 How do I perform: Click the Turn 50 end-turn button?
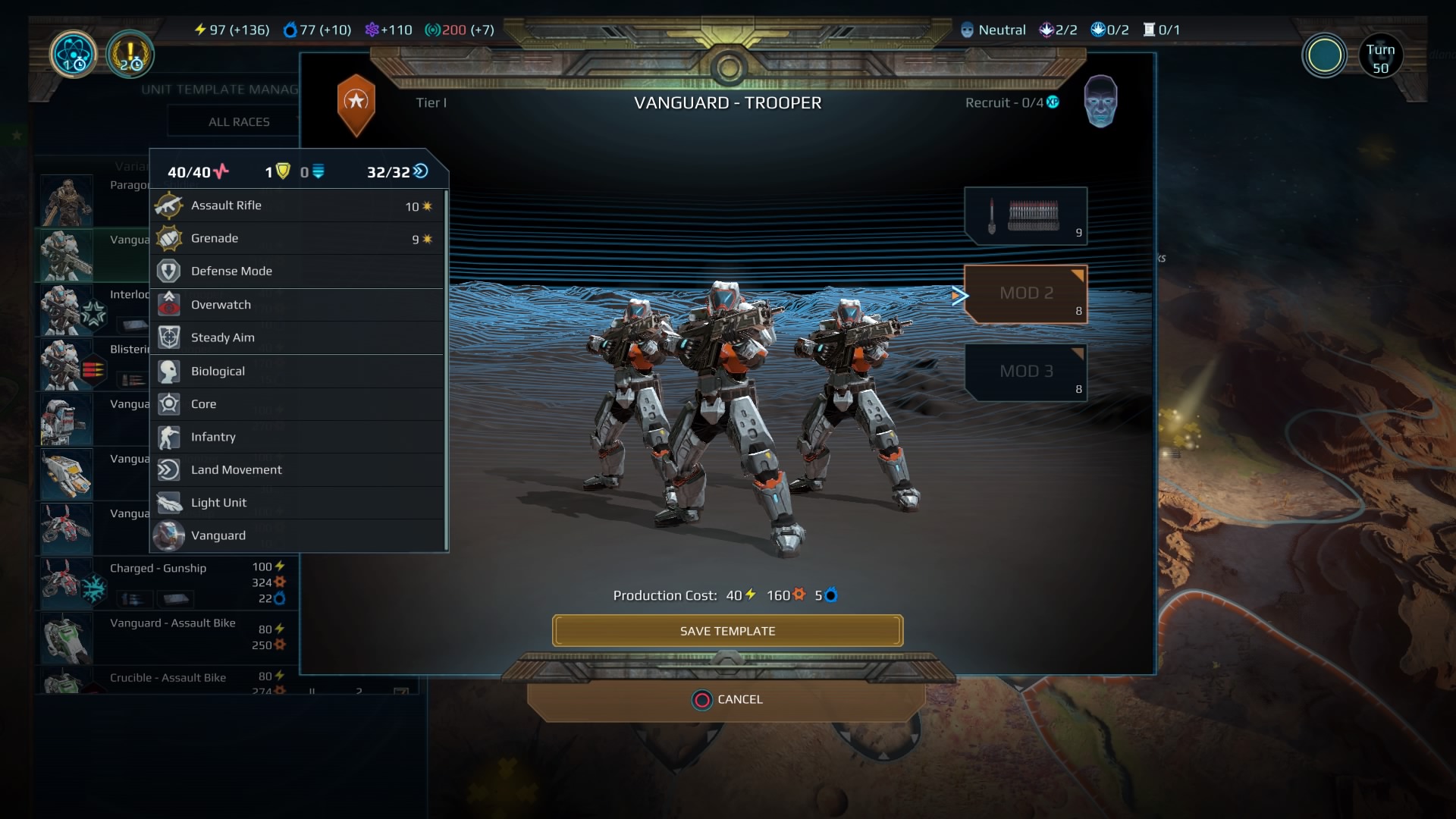1380,57
